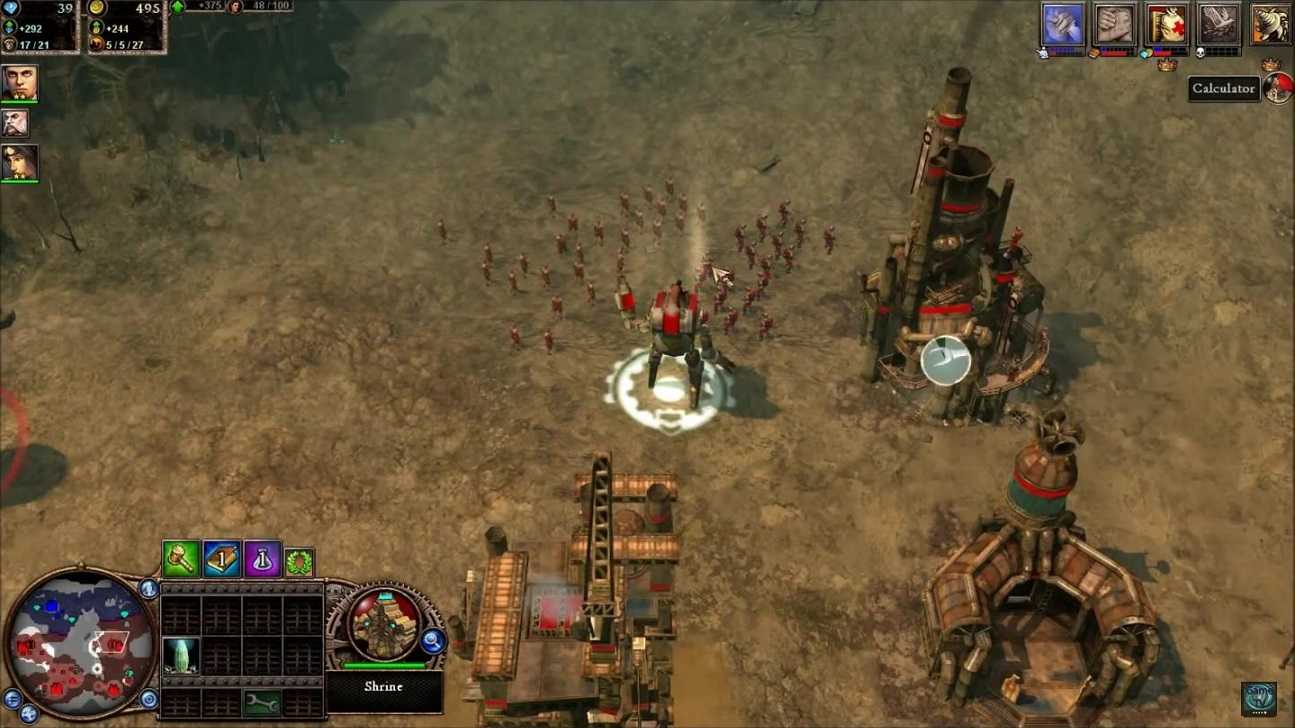
Task: Click the purple potion flask icon
Action: point(261,559)
